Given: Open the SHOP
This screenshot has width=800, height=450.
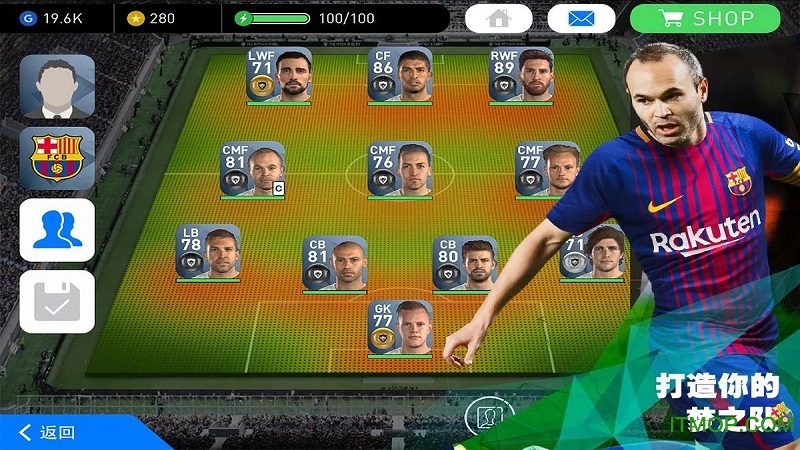Looking at the screenshot, I should coord(720,18).
